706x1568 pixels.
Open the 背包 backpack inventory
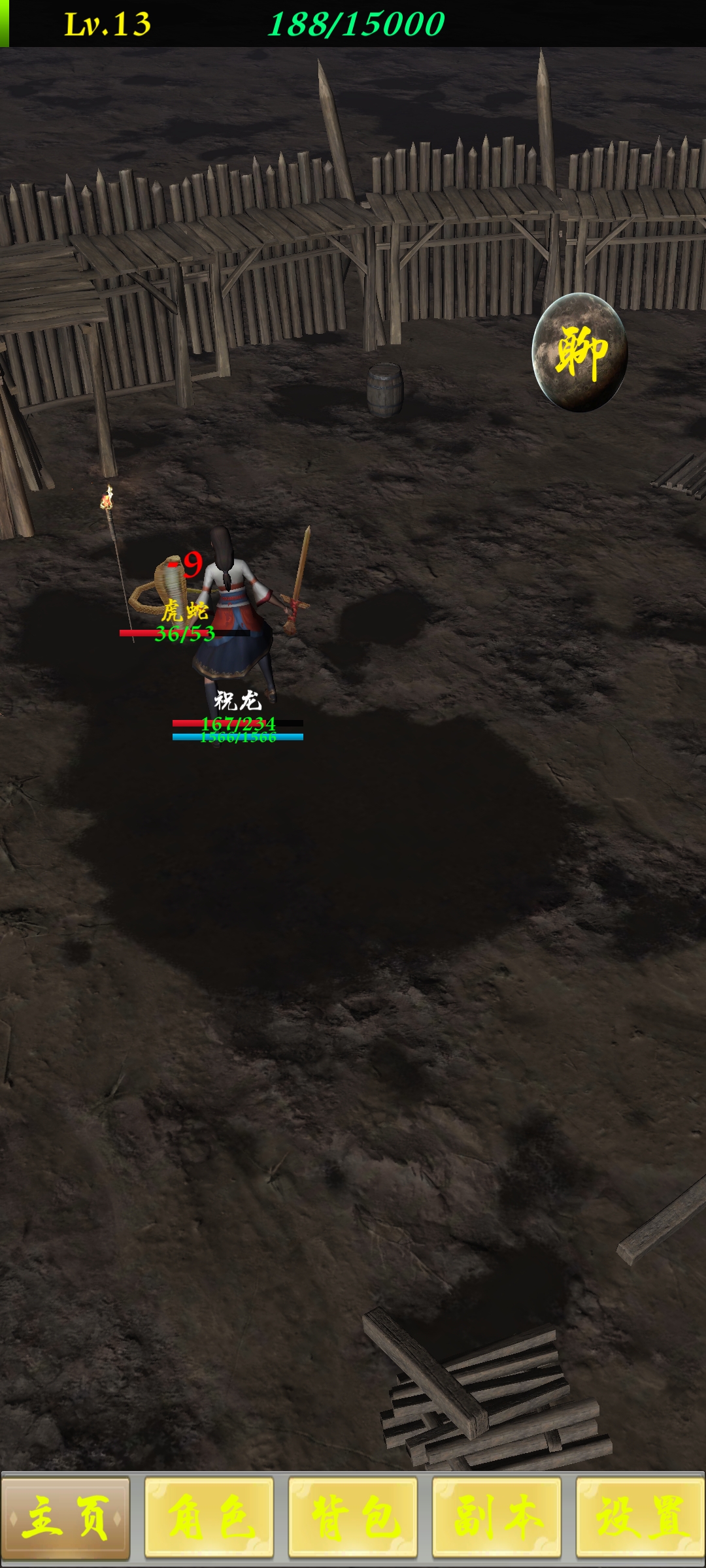[353, 1517]
